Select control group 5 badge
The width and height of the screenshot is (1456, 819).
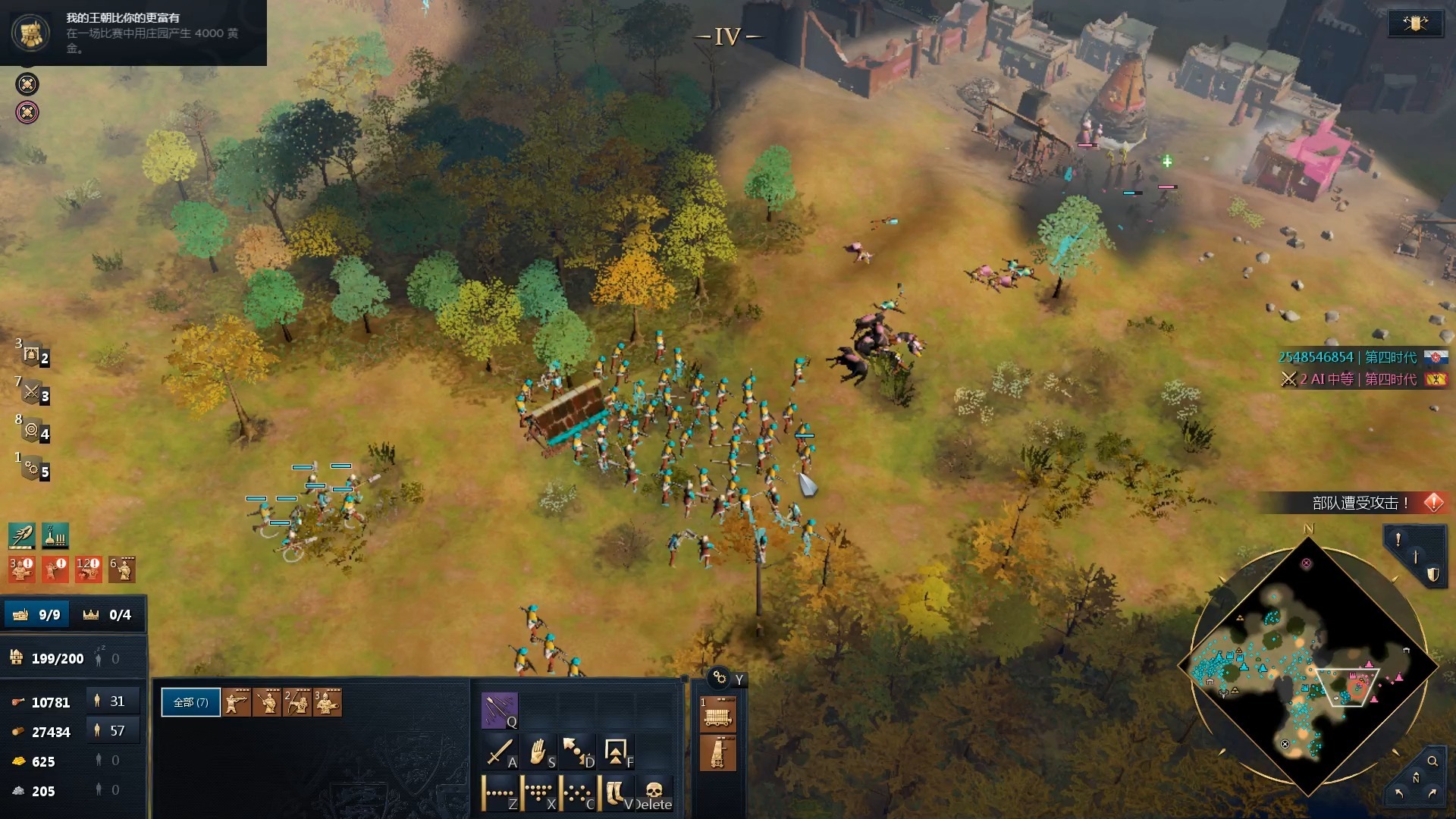pos(33,469)
